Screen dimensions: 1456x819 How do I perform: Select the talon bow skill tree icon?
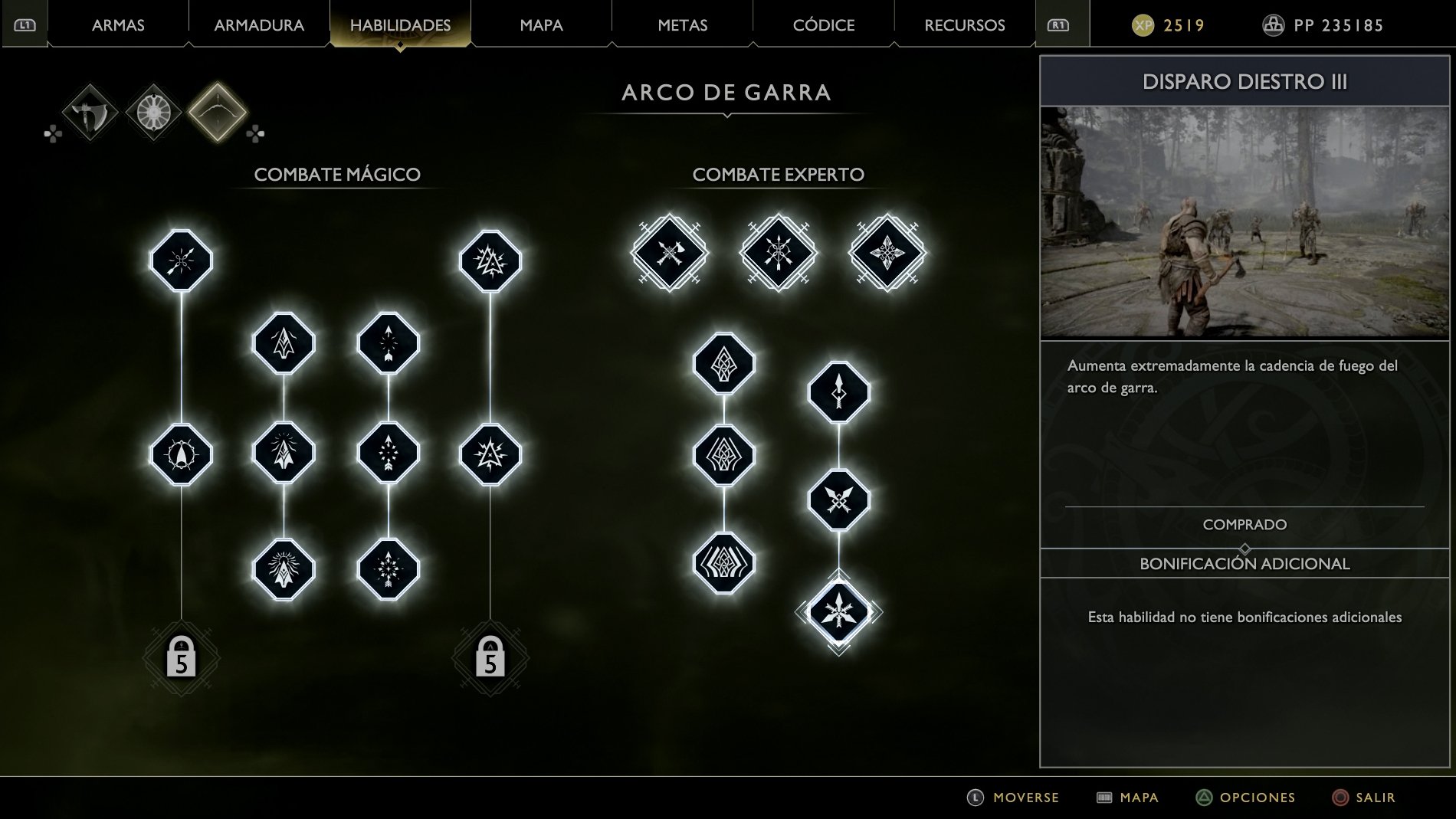click(x=217, y=112)
